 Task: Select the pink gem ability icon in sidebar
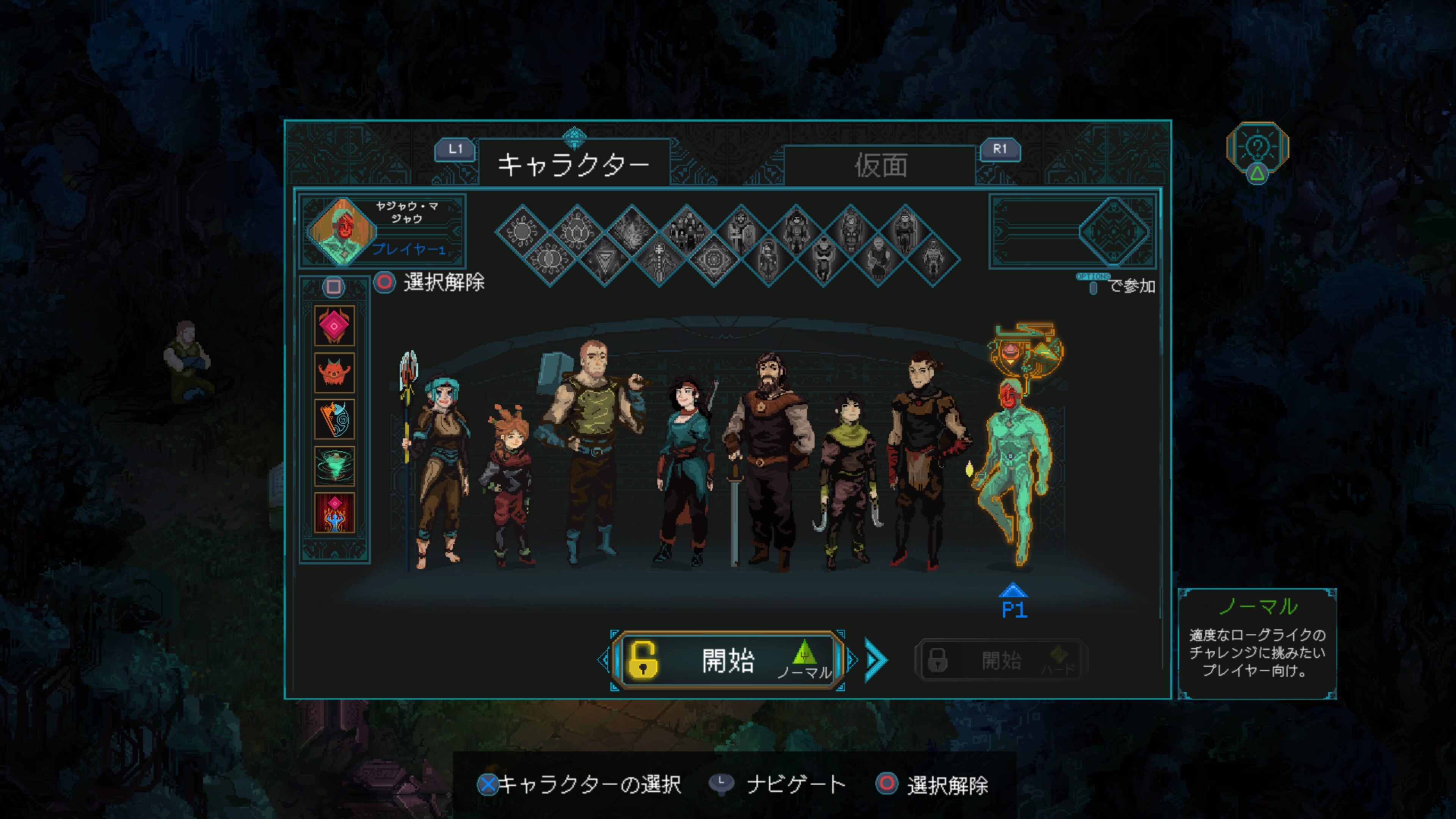pyautogui.click(x=335, y=326)
